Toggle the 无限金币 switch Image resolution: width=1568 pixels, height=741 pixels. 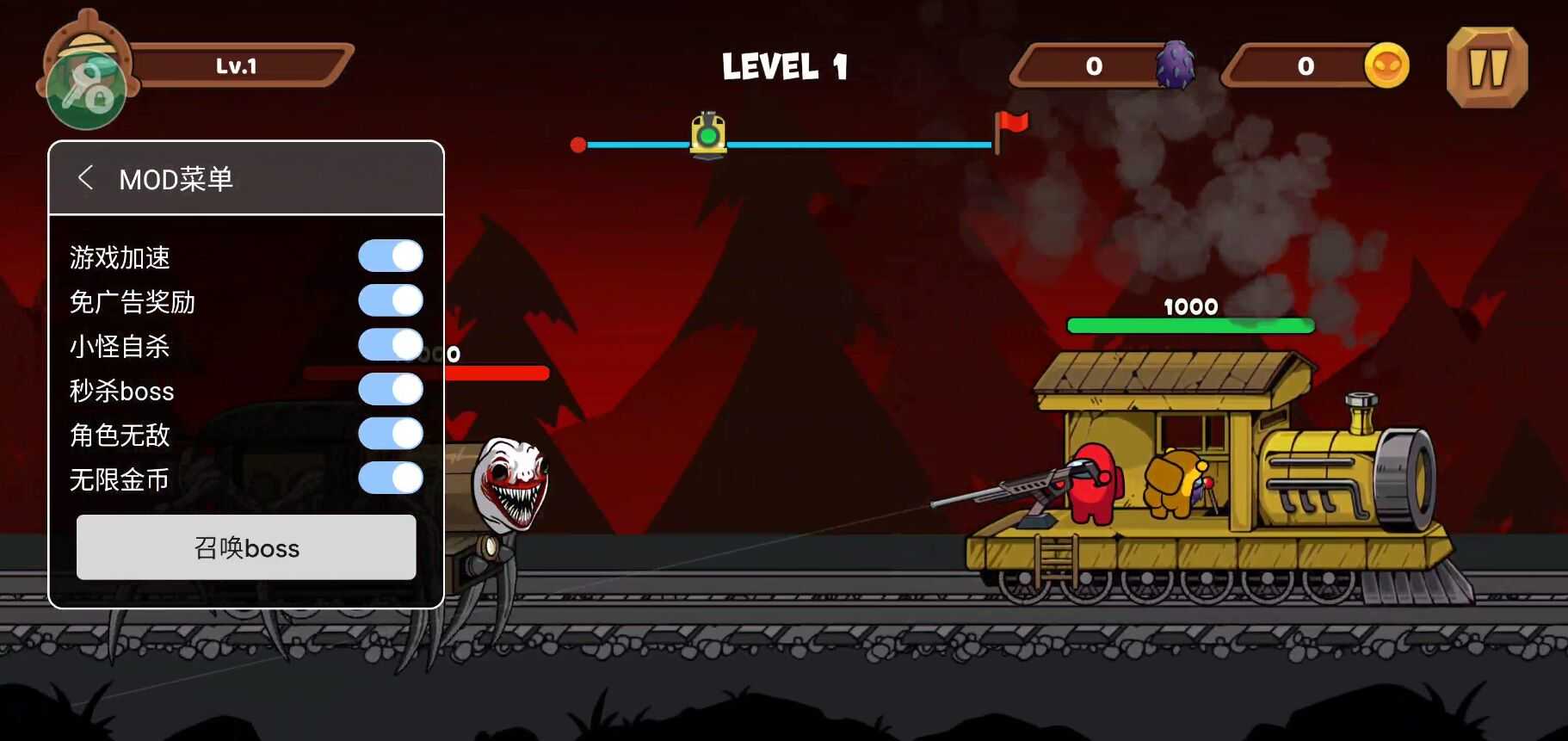tap(391, 478)
